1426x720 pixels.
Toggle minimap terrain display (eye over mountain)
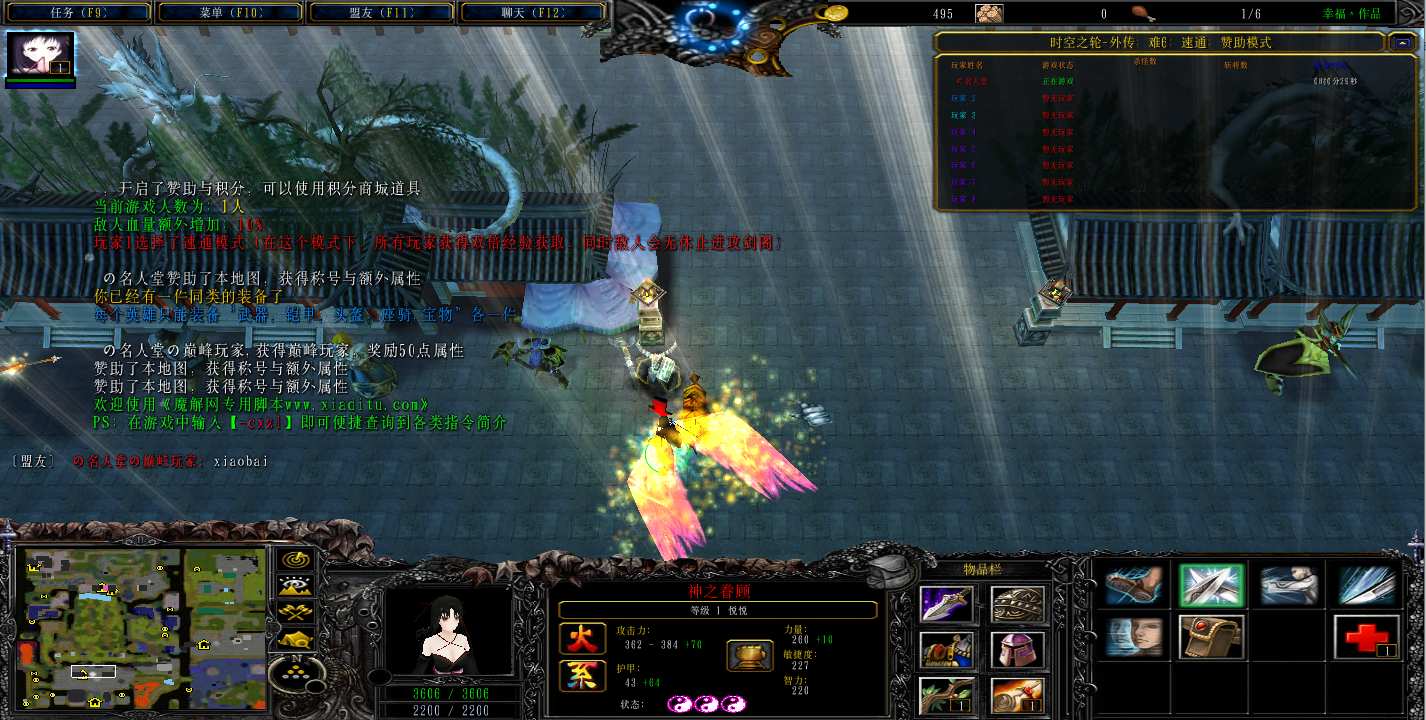click(296, 586)
